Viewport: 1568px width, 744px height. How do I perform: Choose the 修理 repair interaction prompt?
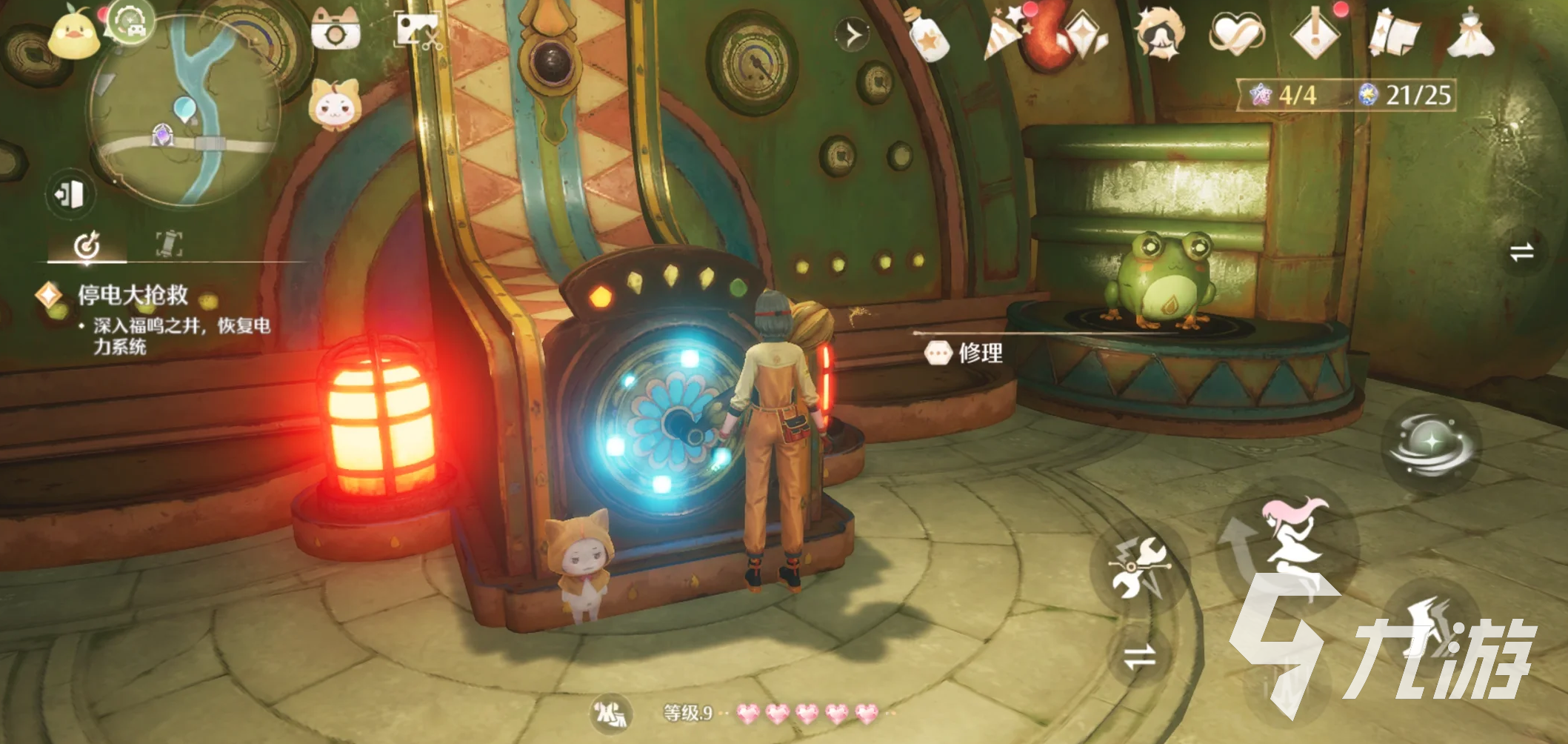tap(967, 353)
